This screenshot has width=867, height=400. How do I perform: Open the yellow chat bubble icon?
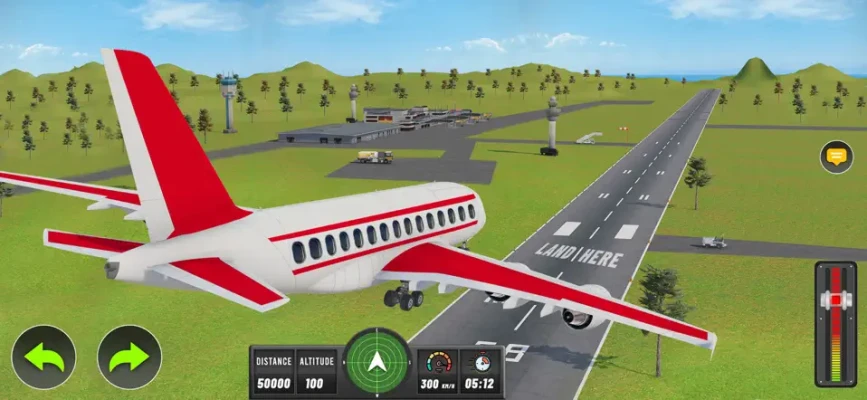pyautogui.click(x=836, y=156)
